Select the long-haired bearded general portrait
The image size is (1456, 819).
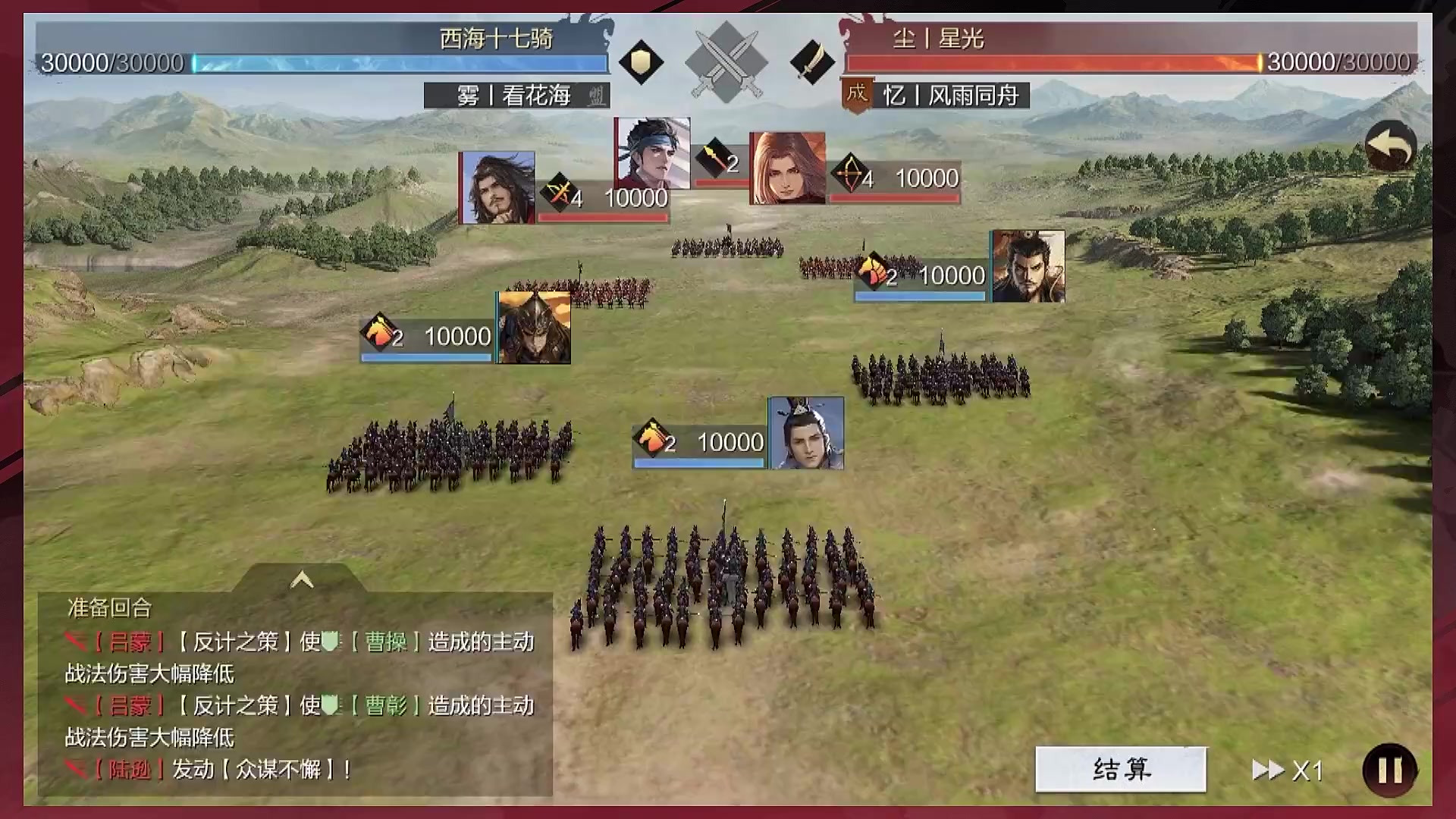(497, 187)
